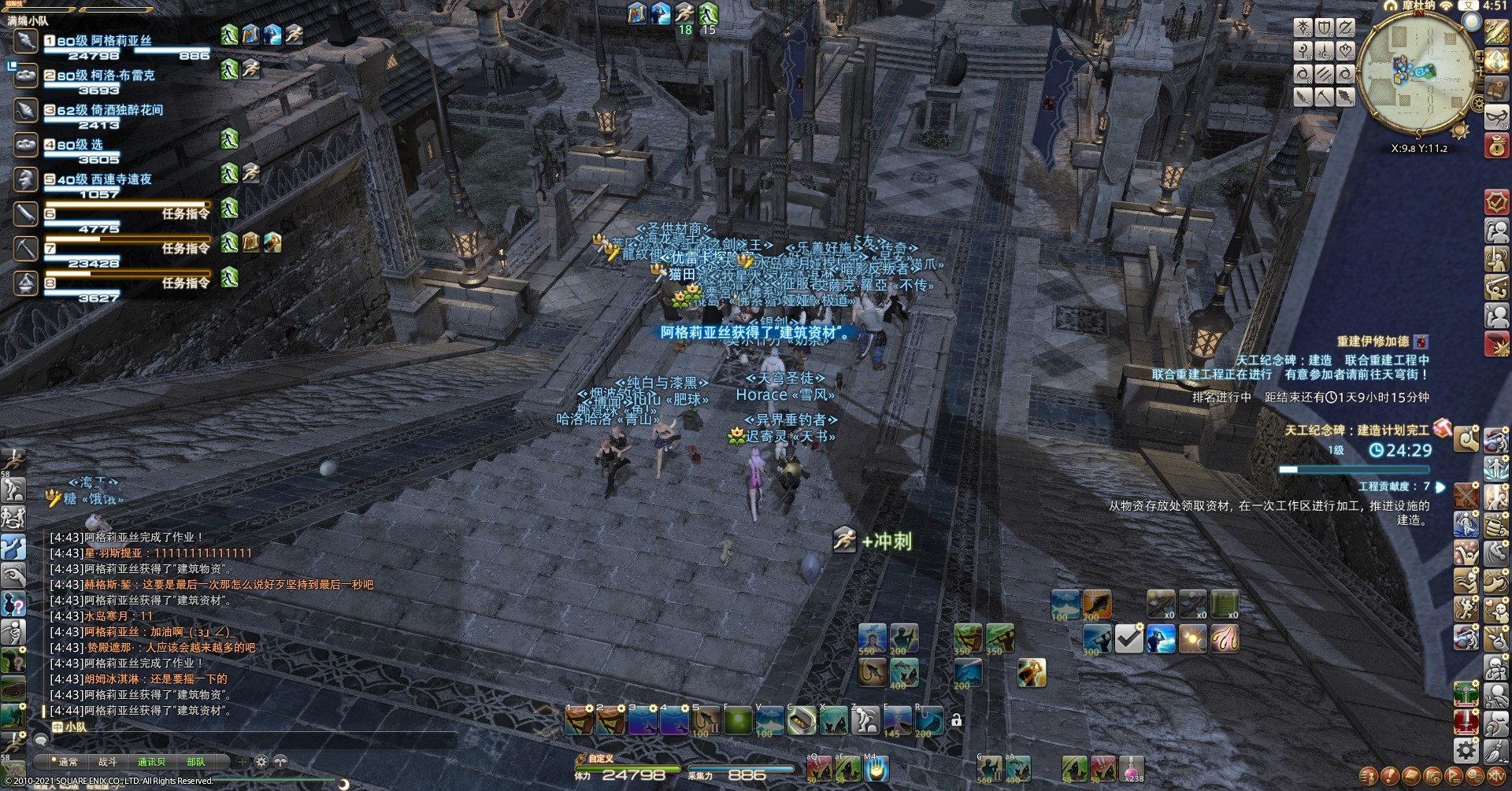Select the 部队 chat tab

(196, 762)
